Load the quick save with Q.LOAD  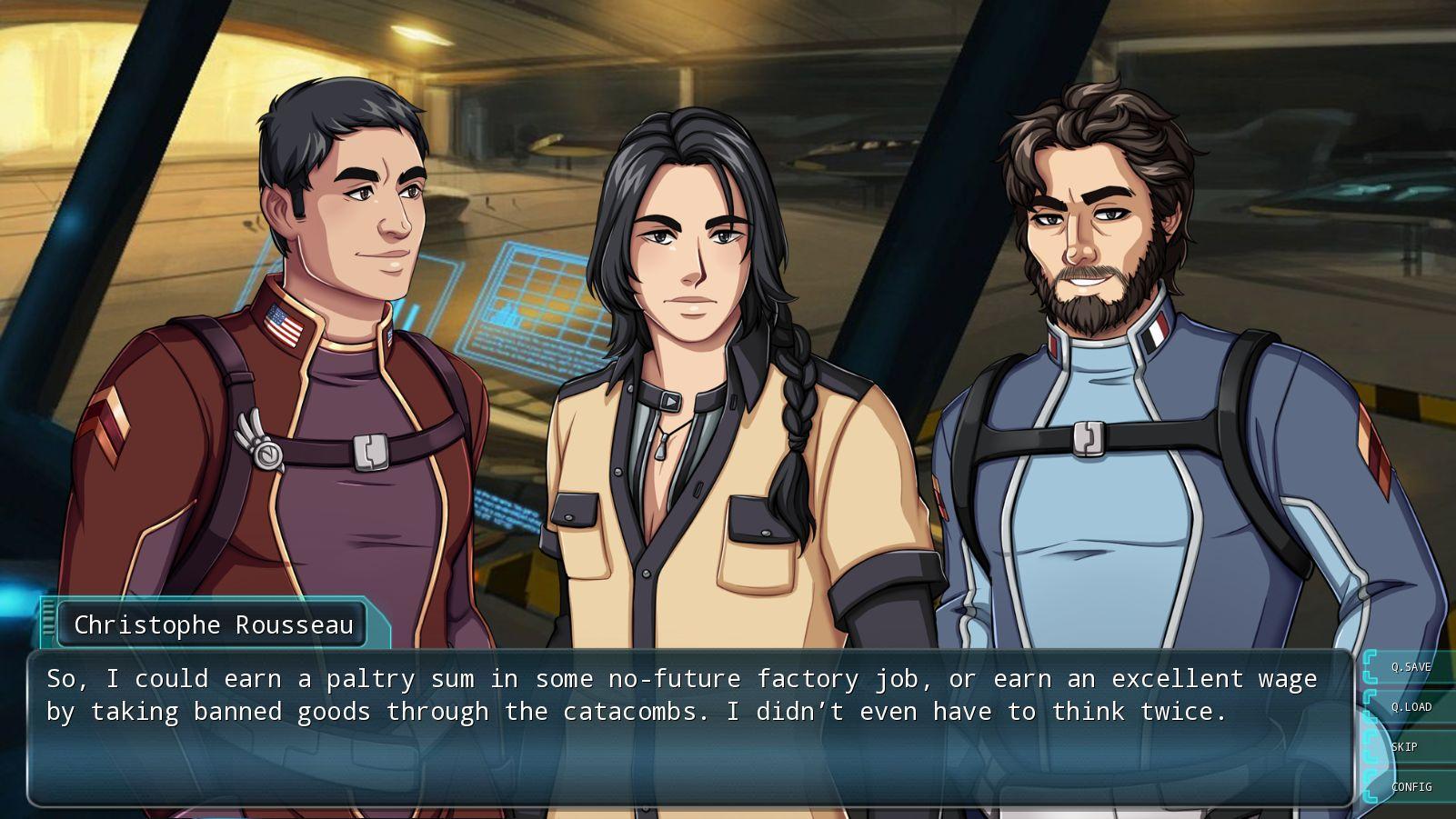click(x=1411, y=707)
